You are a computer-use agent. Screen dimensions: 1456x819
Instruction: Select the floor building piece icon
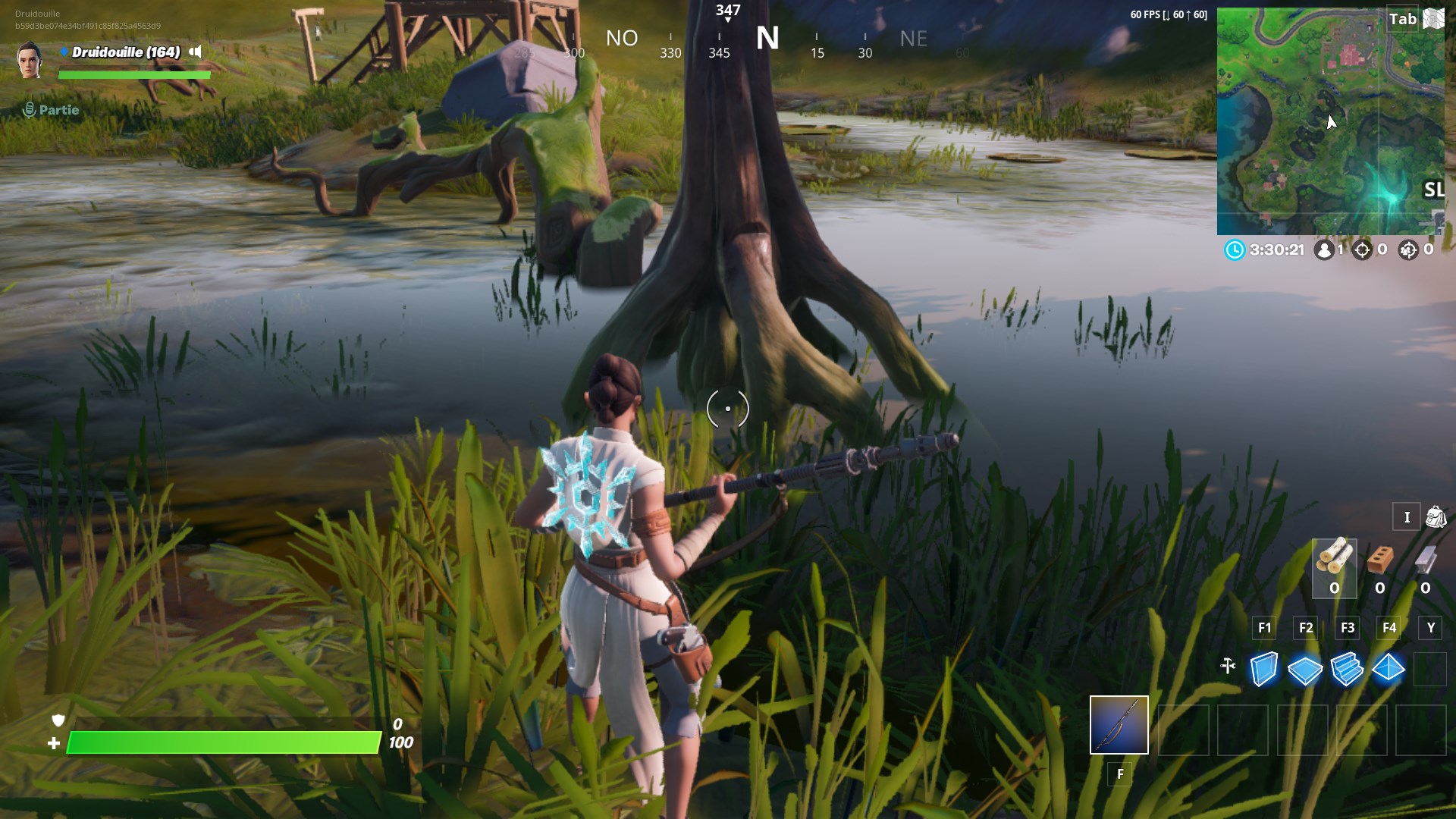pos(1306,670)
